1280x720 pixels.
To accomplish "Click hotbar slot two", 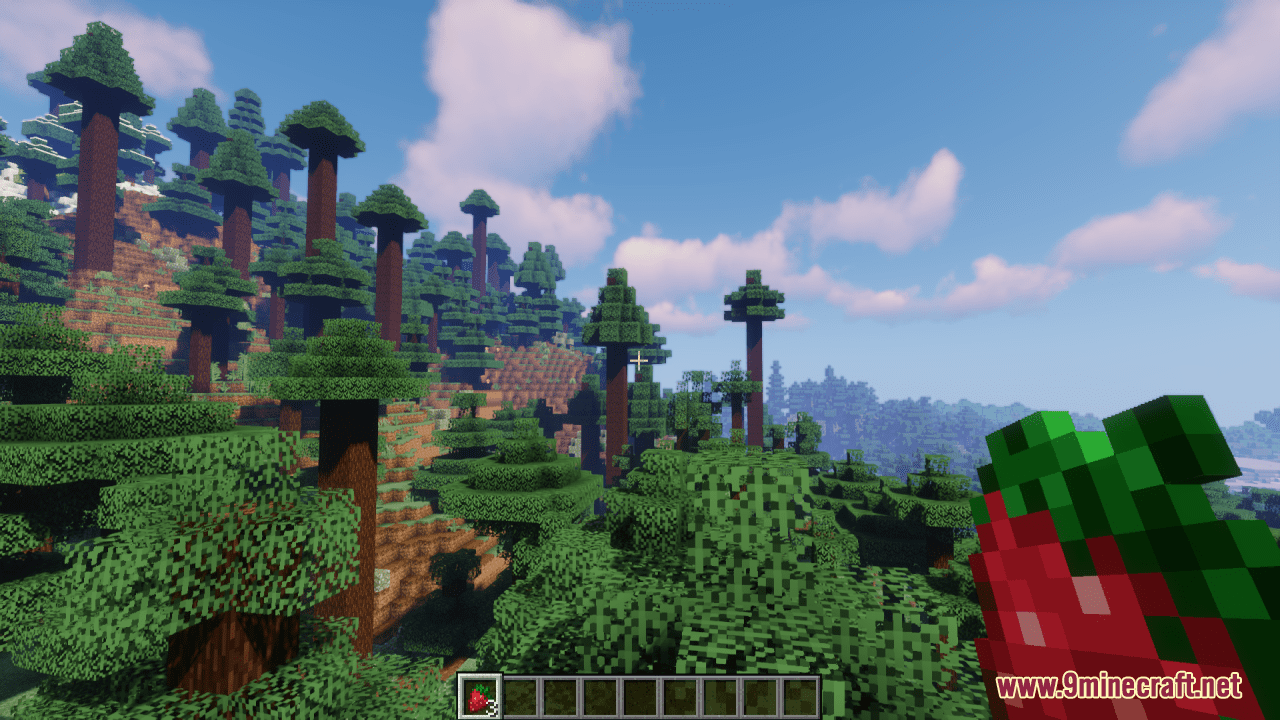I will pos(517,697).
